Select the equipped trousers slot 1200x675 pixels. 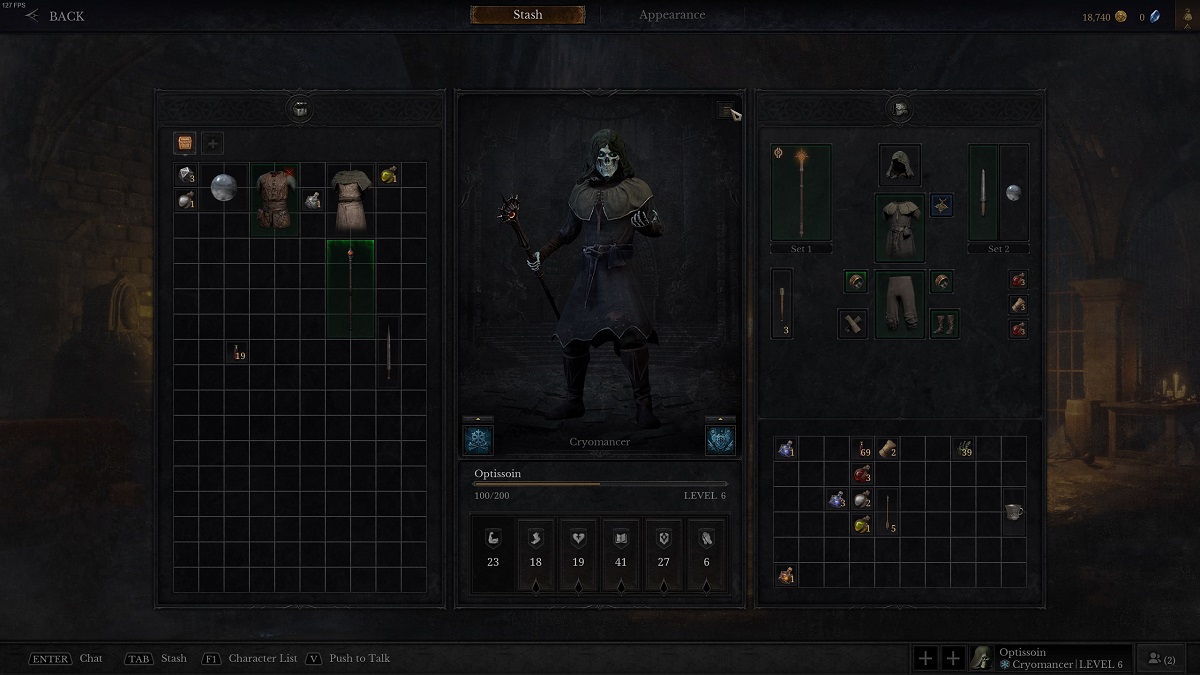coord(900,304)
